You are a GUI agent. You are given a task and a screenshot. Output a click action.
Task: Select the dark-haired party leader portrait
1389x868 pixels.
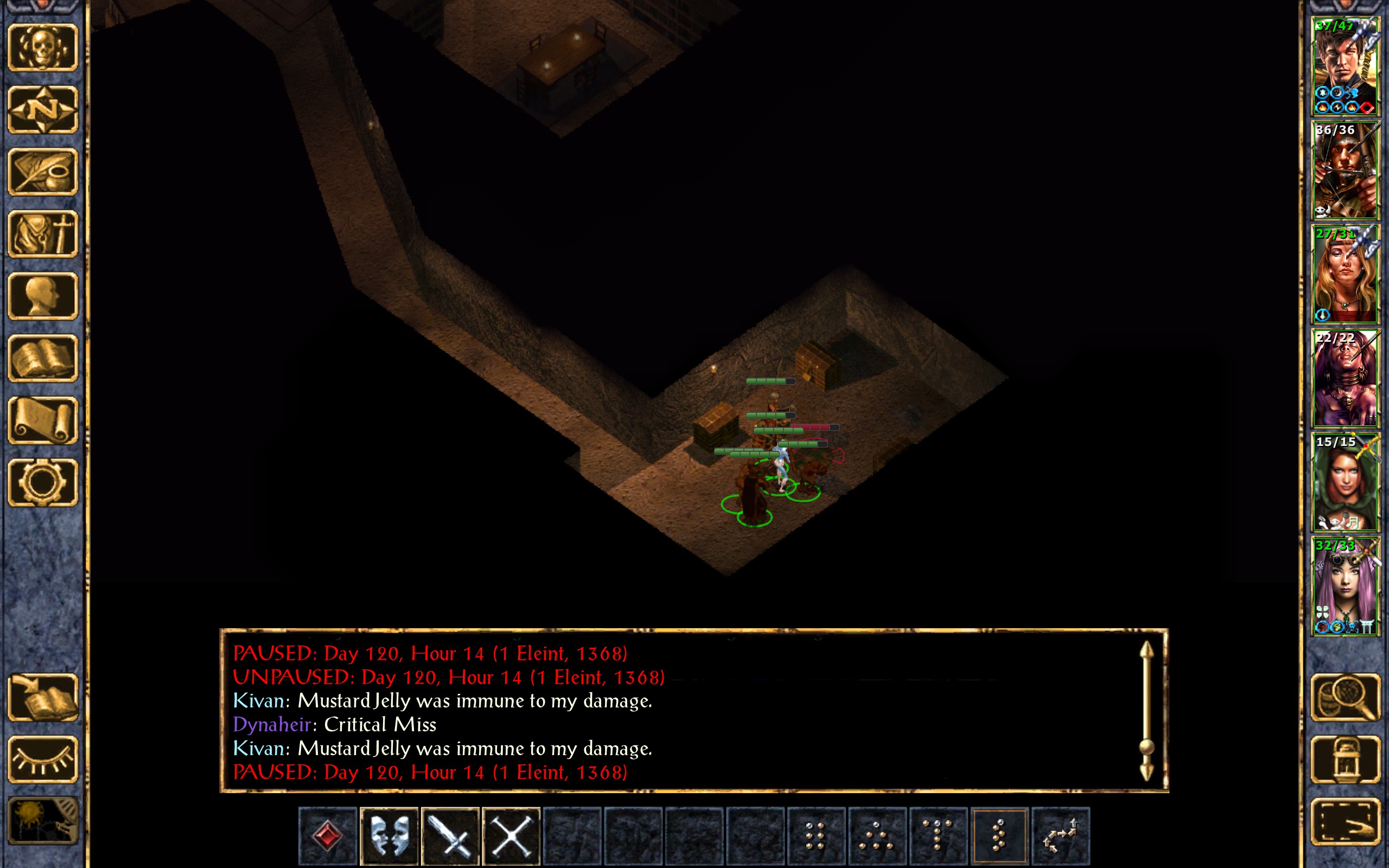pos(1345,67)
